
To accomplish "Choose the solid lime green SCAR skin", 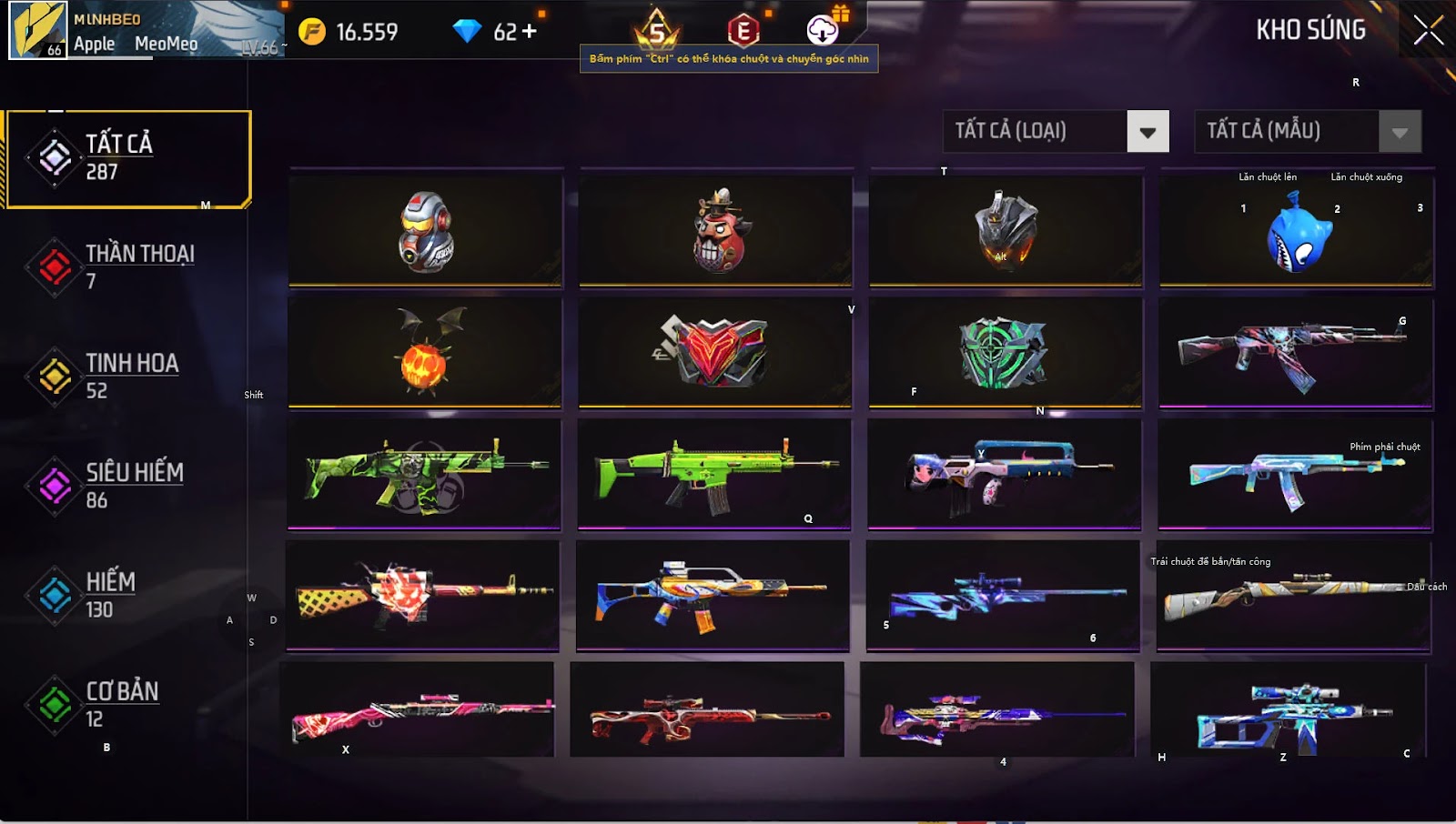I will [x=714, y=474].
